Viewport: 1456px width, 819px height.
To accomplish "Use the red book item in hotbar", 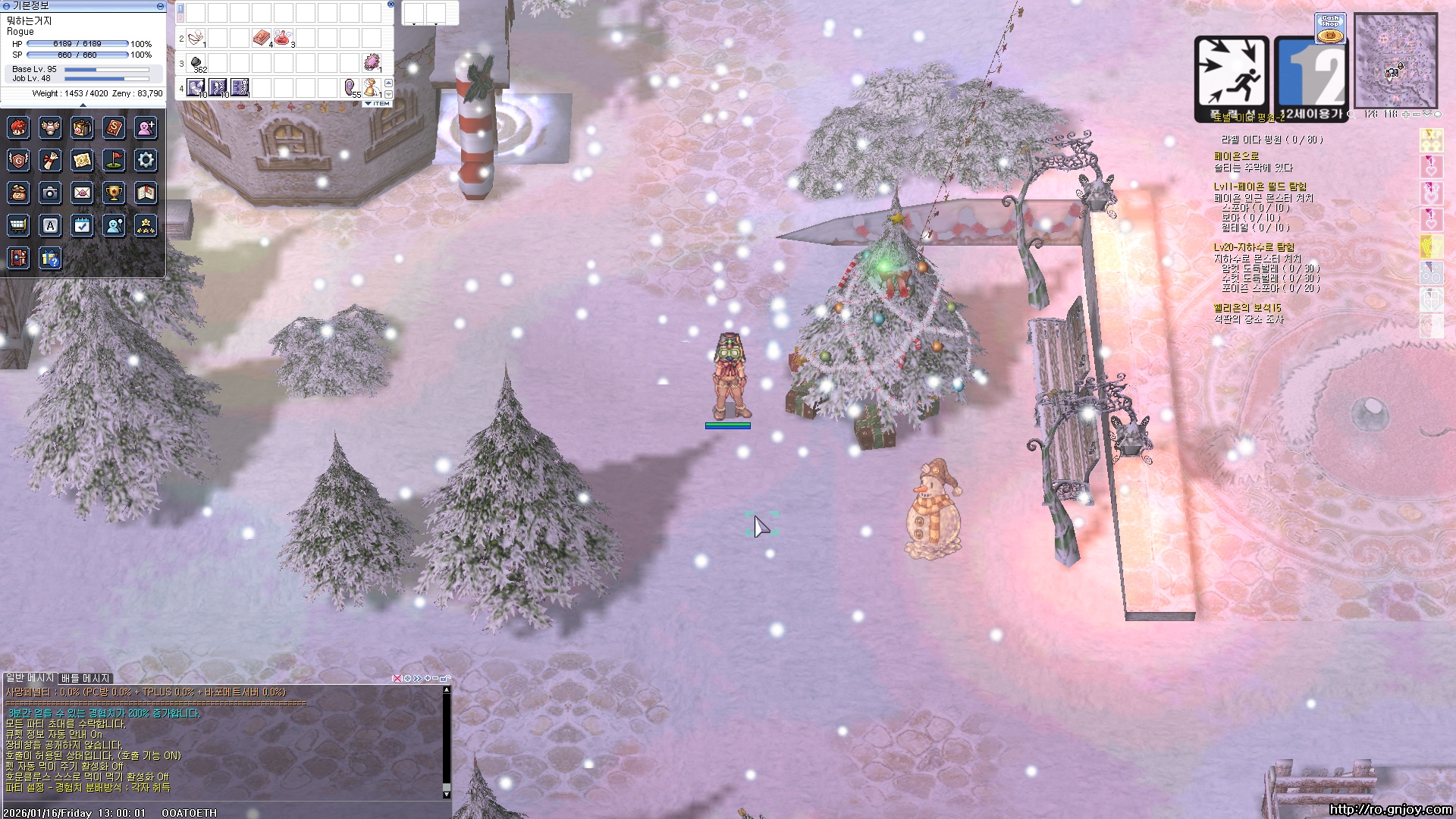I will 261,37.
